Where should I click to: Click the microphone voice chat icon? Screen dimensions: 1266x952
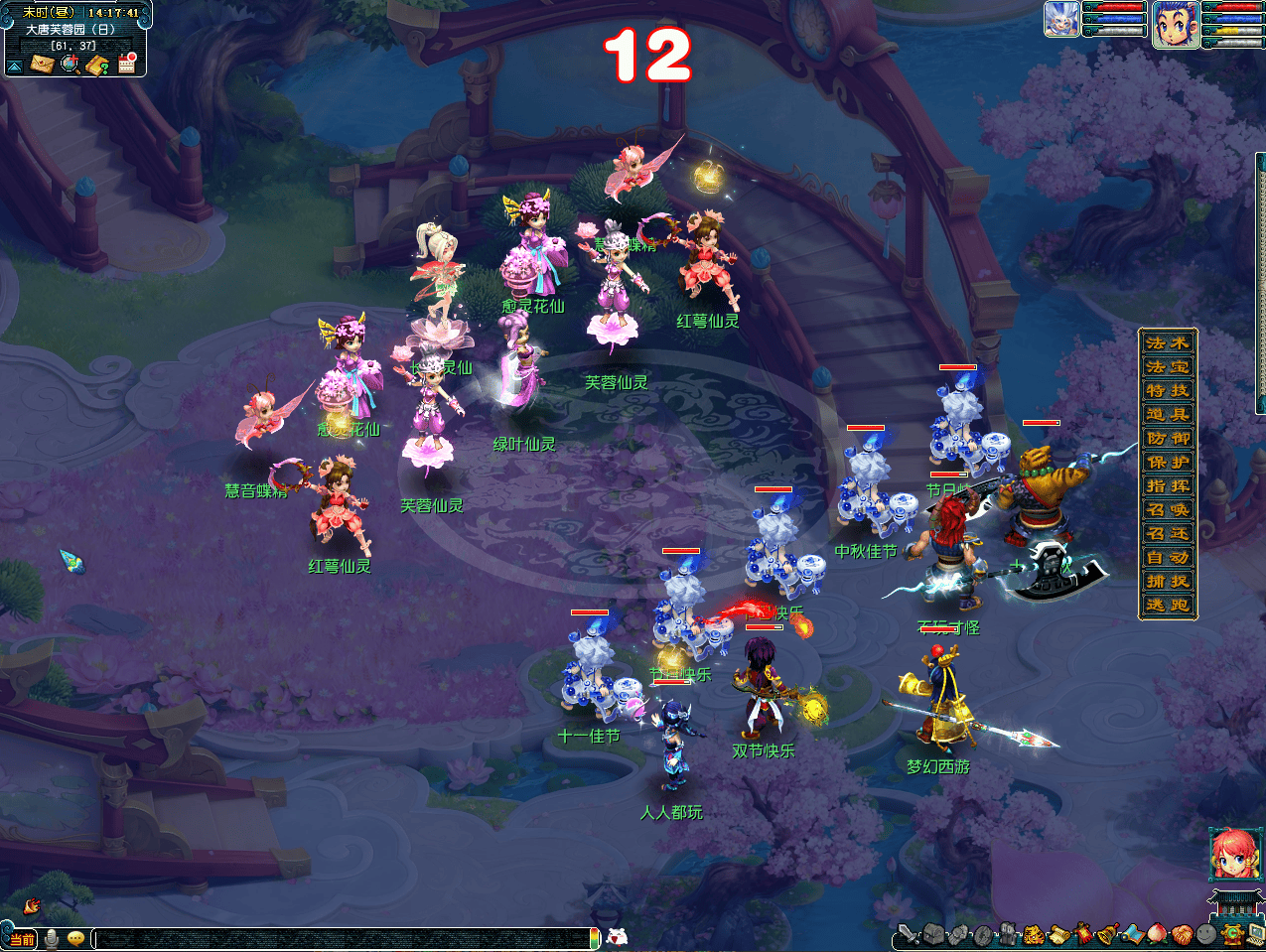pos(51,938)
